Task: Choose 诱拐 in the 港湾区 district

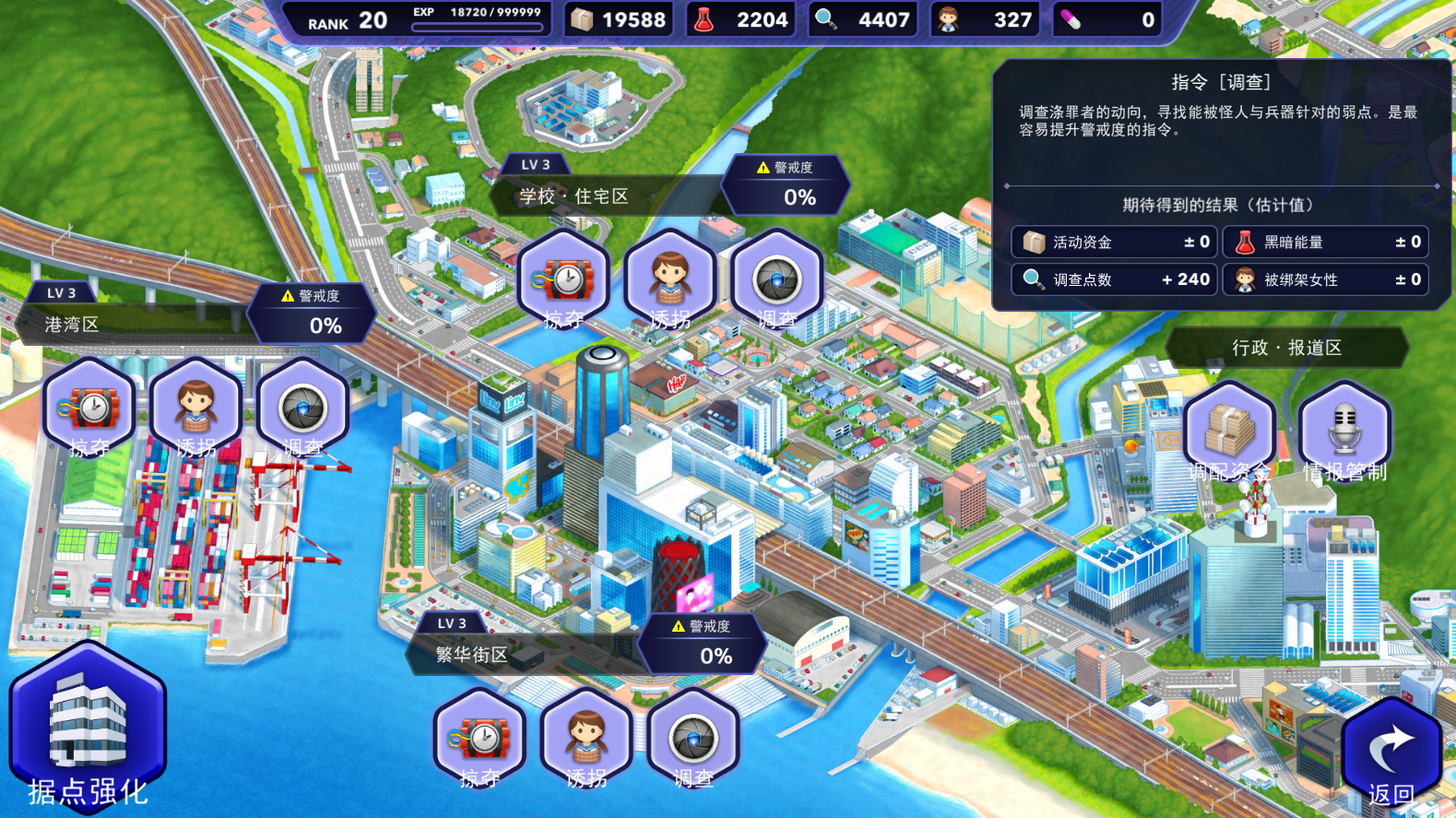Action: 195,409
